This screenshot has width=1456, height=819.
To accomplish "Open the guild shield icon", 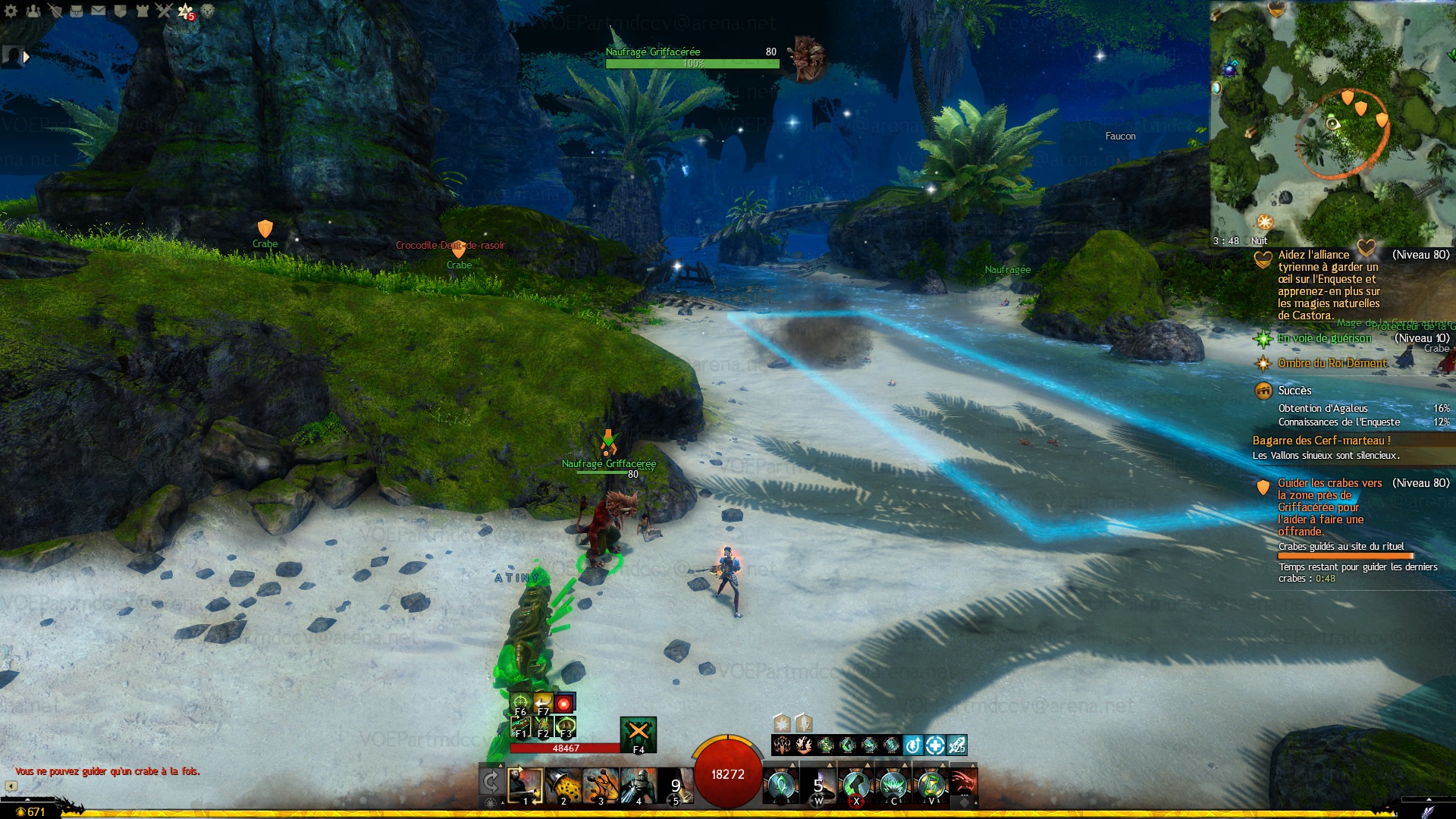I will [x=120, y=11].
